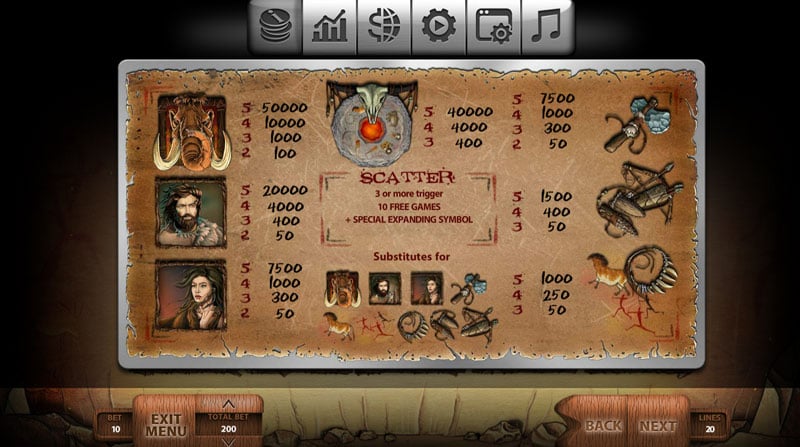
Task: Open the dollar globe currency tab
Action: pos(384,27)
